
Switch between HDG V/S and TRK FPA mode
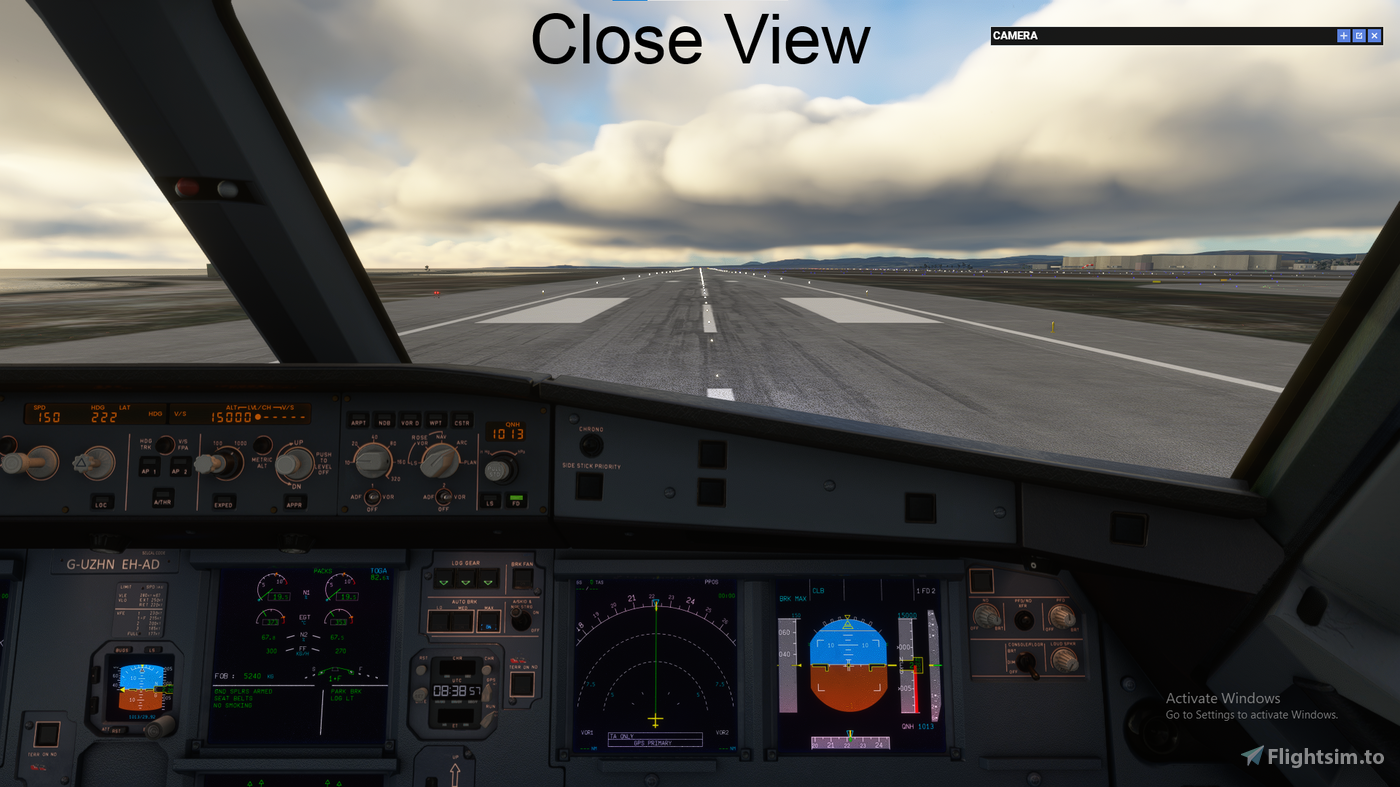tap(164, 444)
